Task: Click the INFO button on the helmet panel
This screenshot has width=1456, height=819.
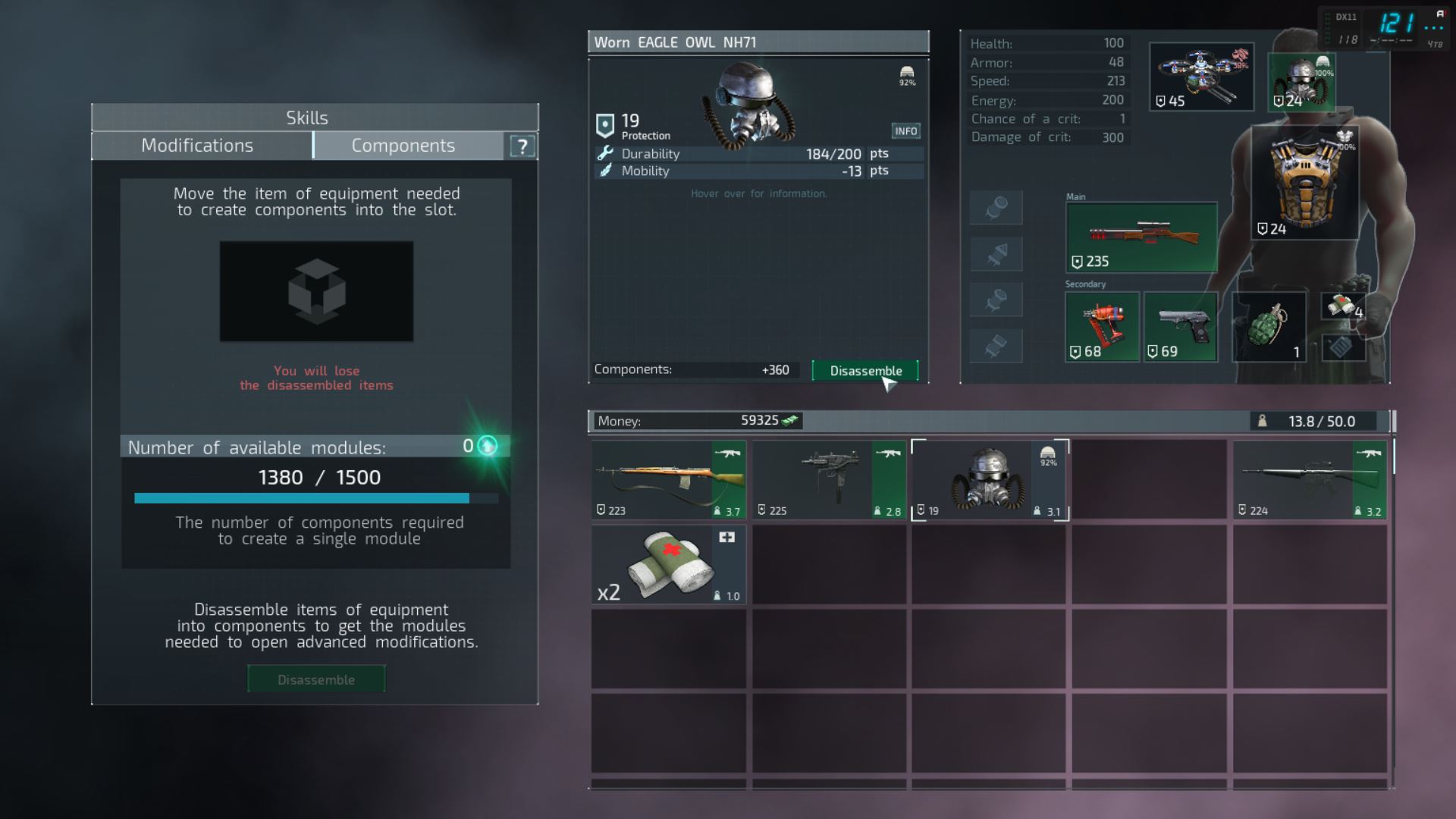Action: (905, 131)
